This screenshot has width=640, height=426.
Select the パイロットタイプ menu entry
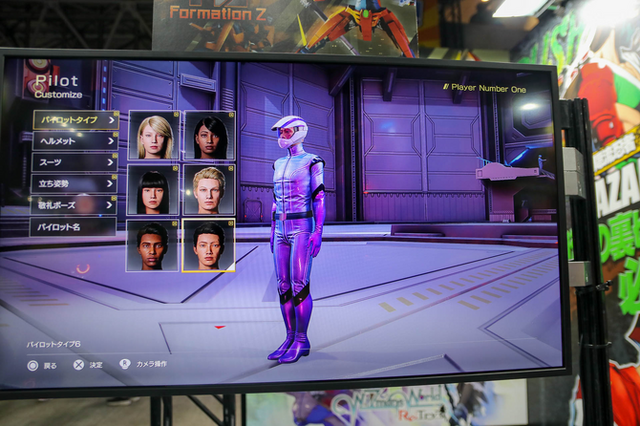tap(75, 120)
